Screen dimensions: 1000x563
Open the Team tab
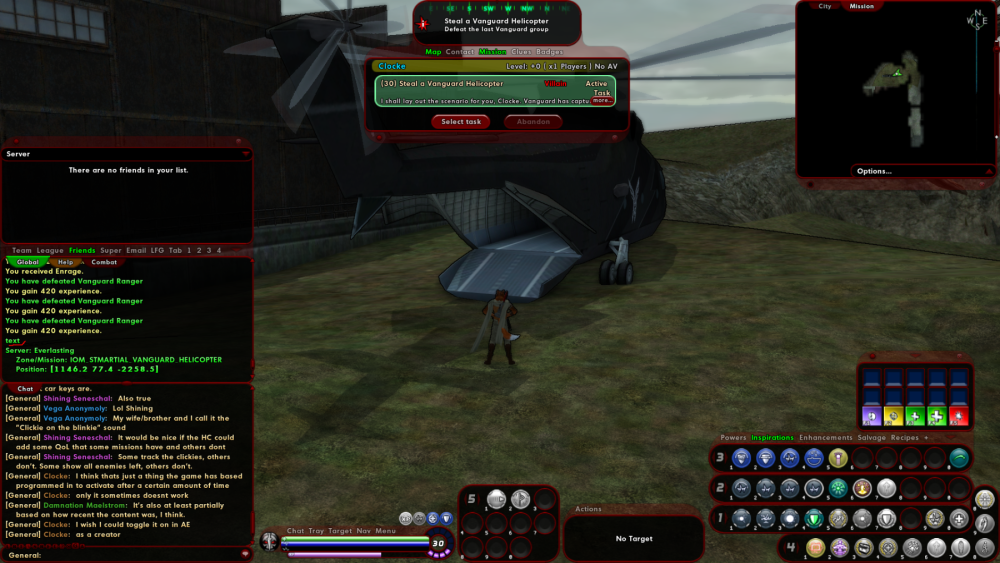(22, 250)
